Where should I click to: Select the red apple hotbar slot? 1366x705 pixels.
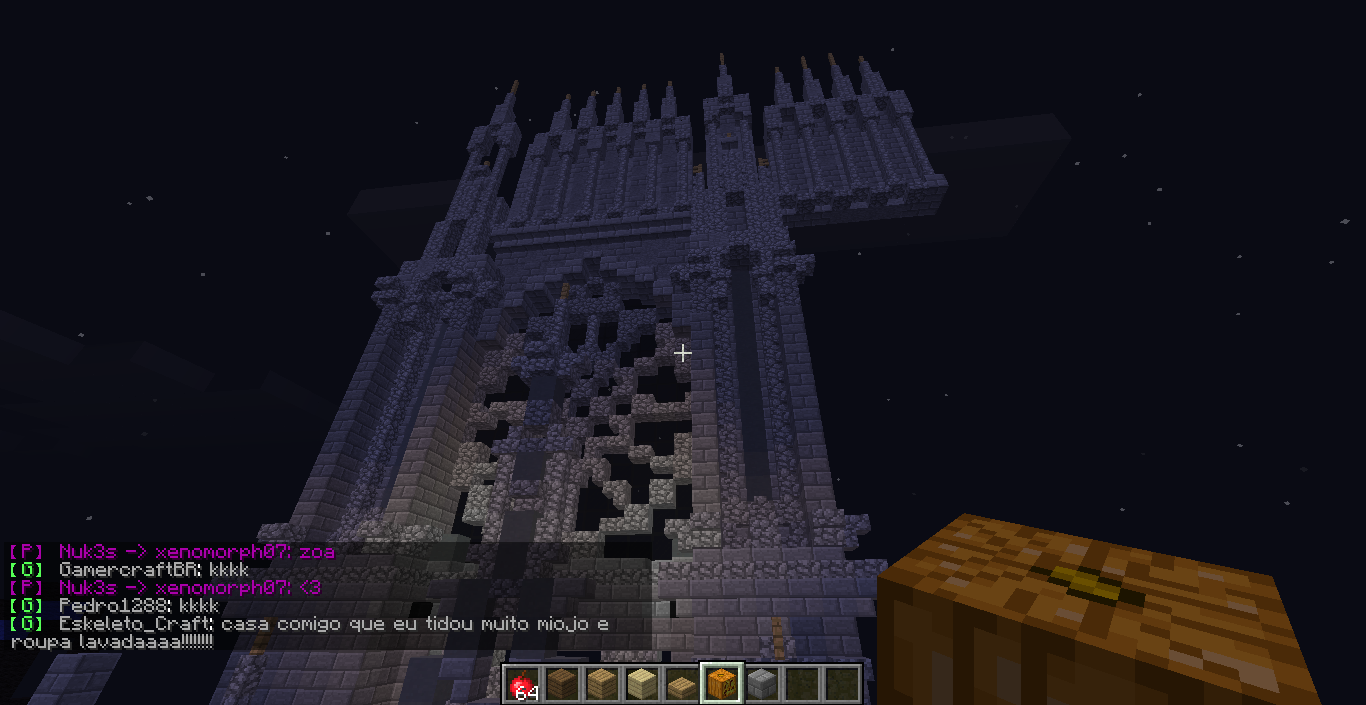pos(521,685)
